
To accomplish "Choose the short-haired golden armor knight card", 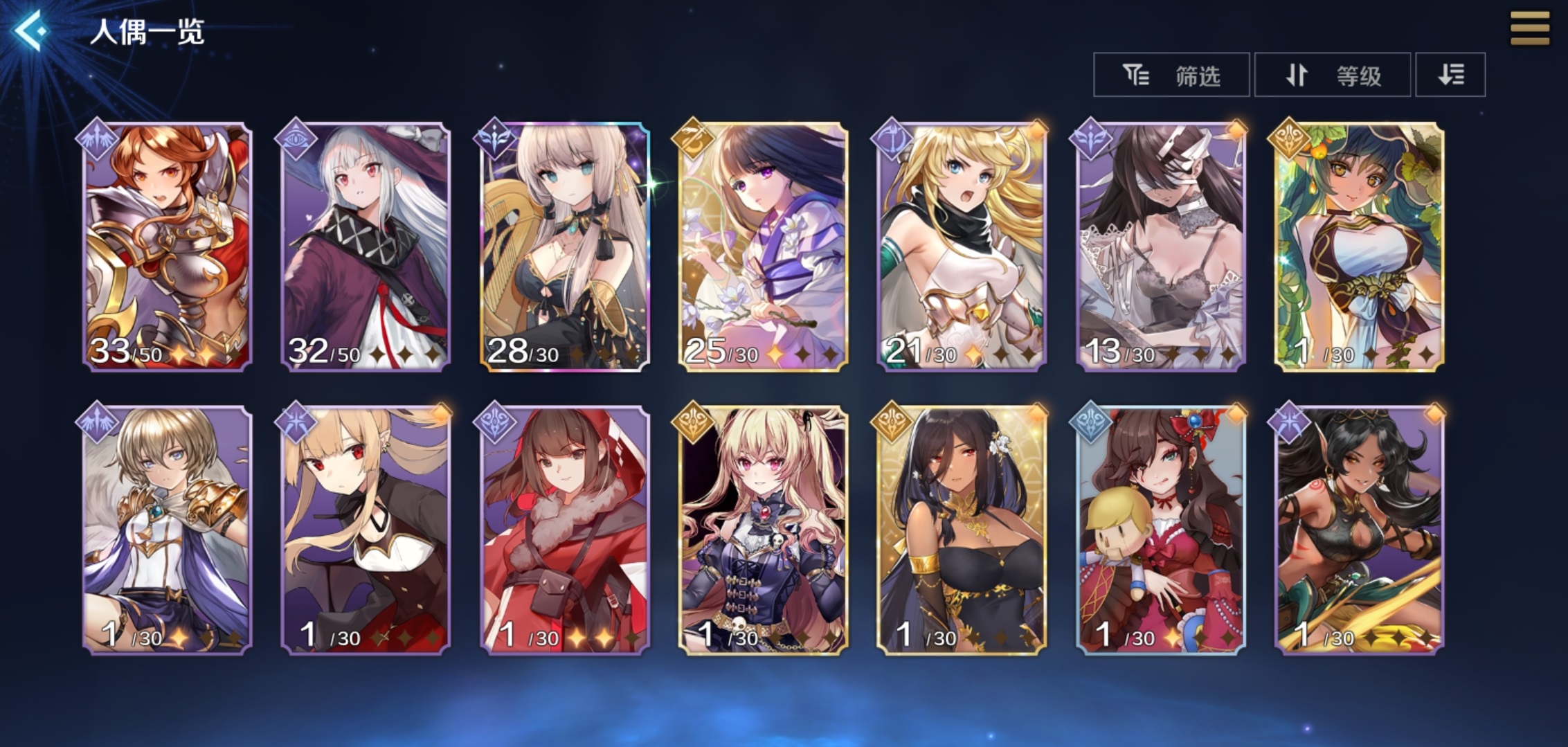I will tap(167, 530).
